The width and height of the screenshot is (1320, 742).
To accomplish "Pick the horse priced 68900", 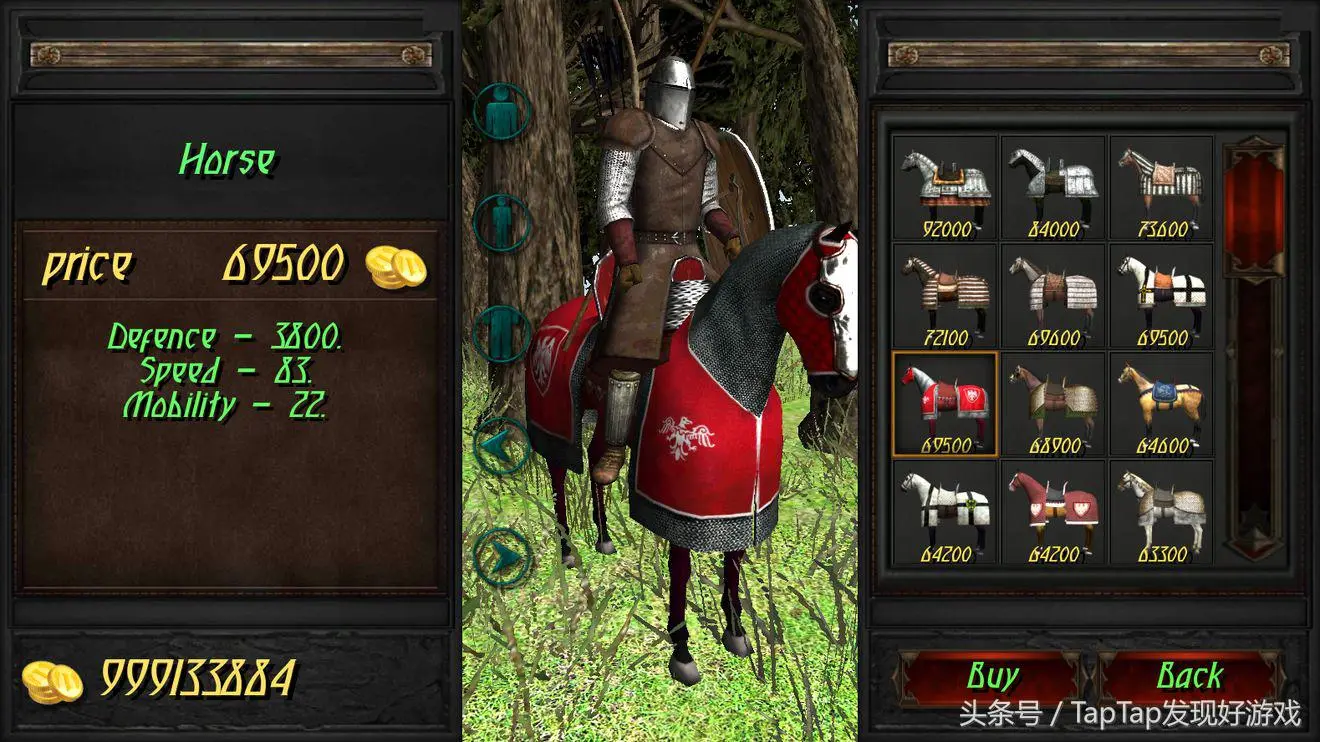I will click(1053, 404).
